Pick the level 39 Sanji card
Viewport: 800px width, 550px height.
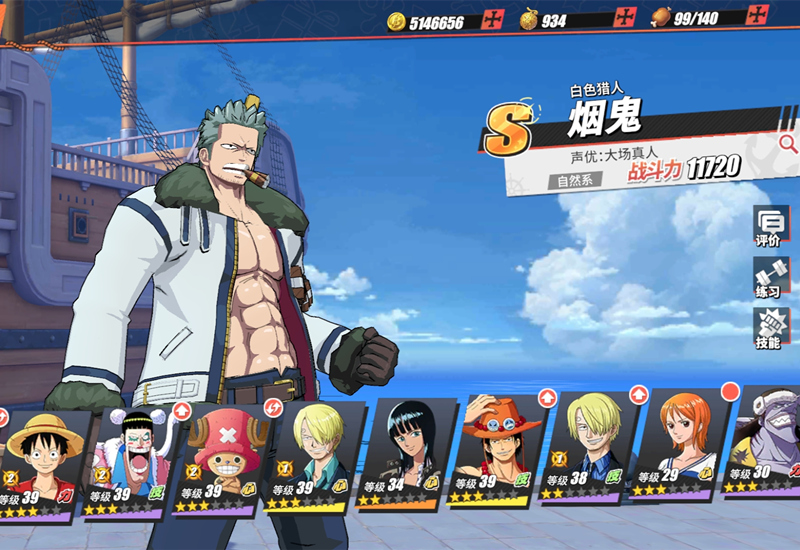pyautogui.click(x=310, y=460)
